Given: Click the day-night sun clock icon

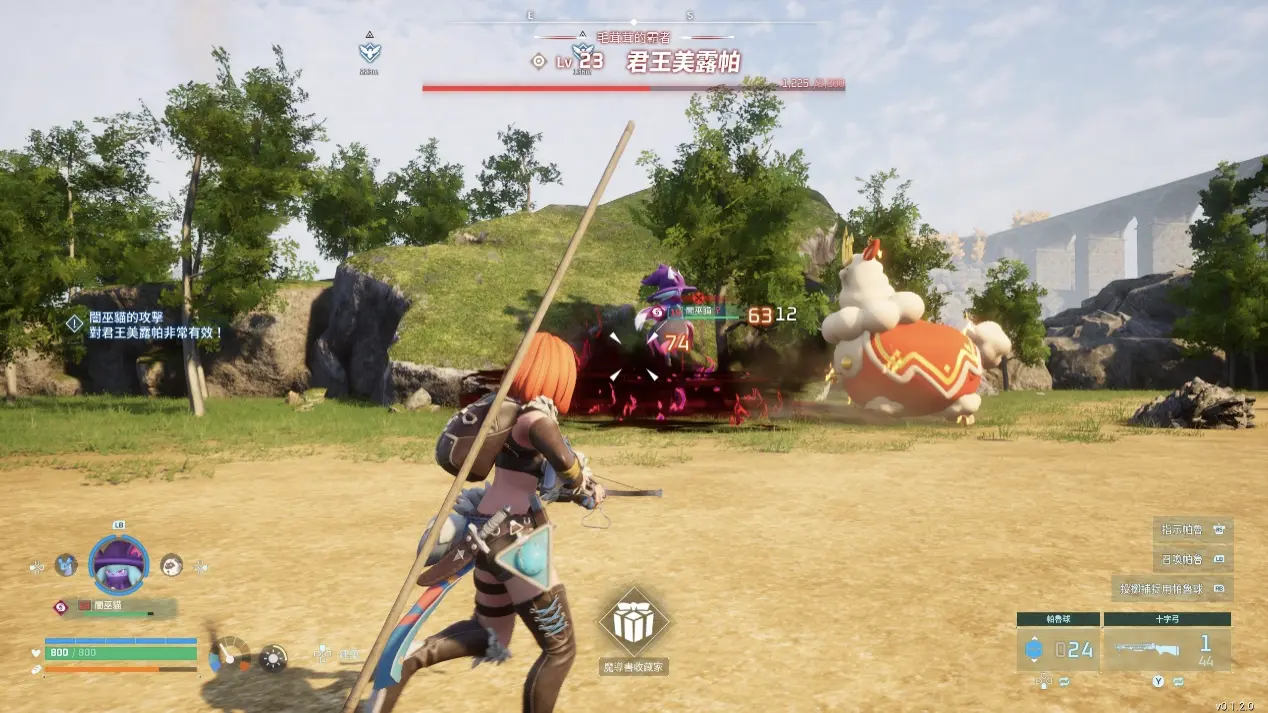Looking at the screenshot, I should coord(273,657).
